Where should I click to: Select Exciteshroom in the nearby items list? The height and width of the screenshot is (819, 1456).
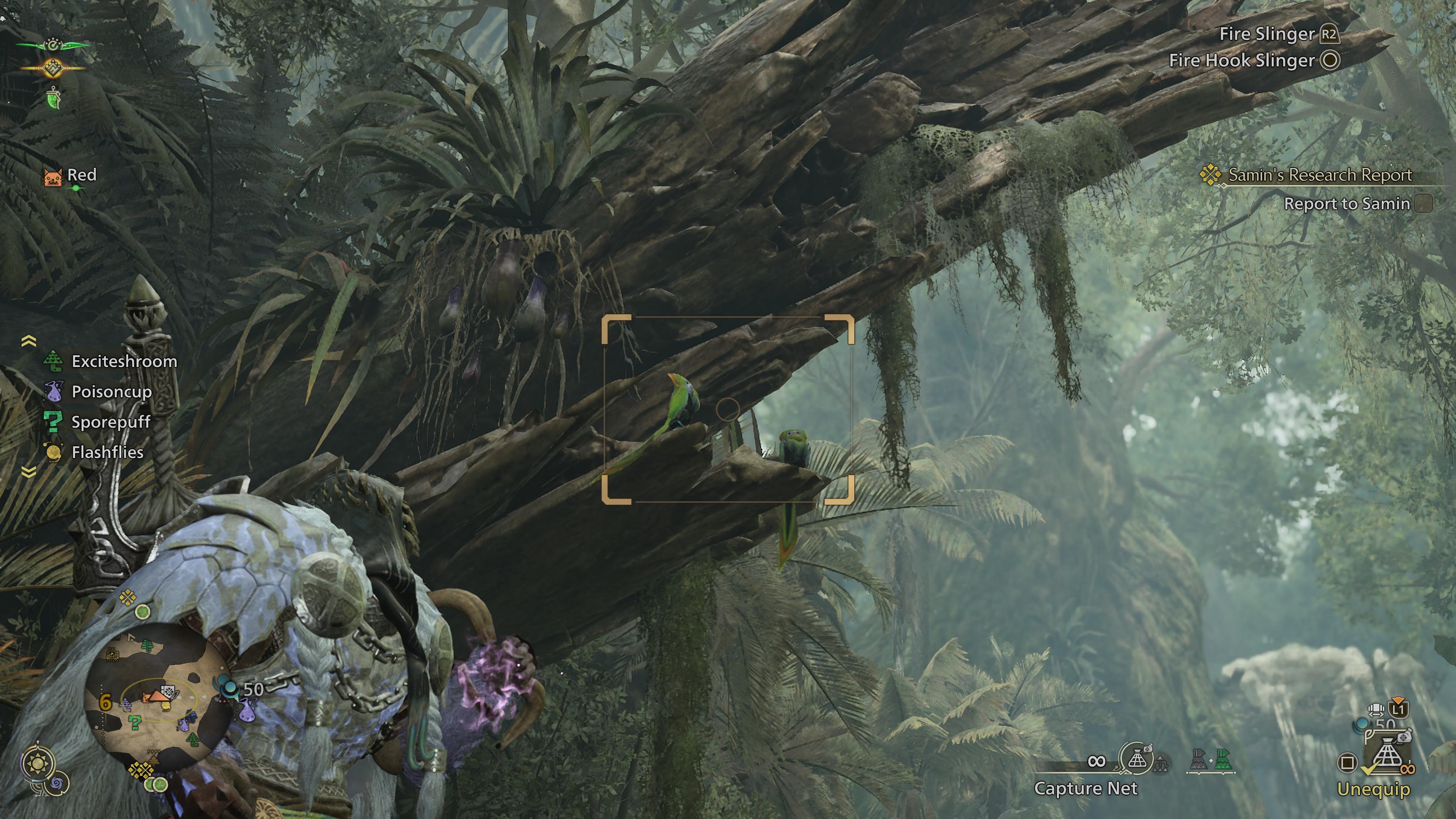click(124, 361)
